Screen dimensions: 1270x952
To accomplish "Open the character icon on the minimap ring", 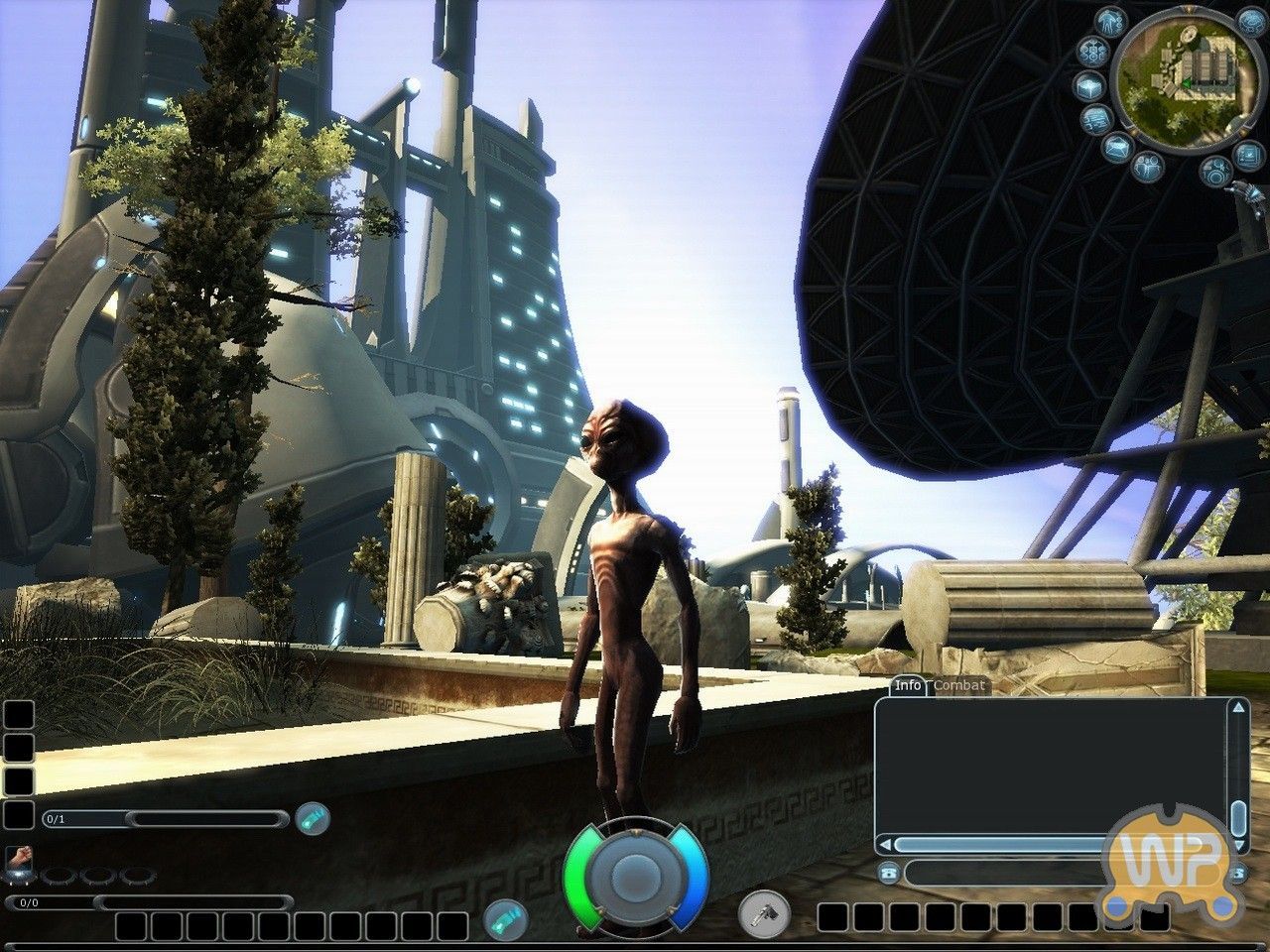I will click(1108, 21).
